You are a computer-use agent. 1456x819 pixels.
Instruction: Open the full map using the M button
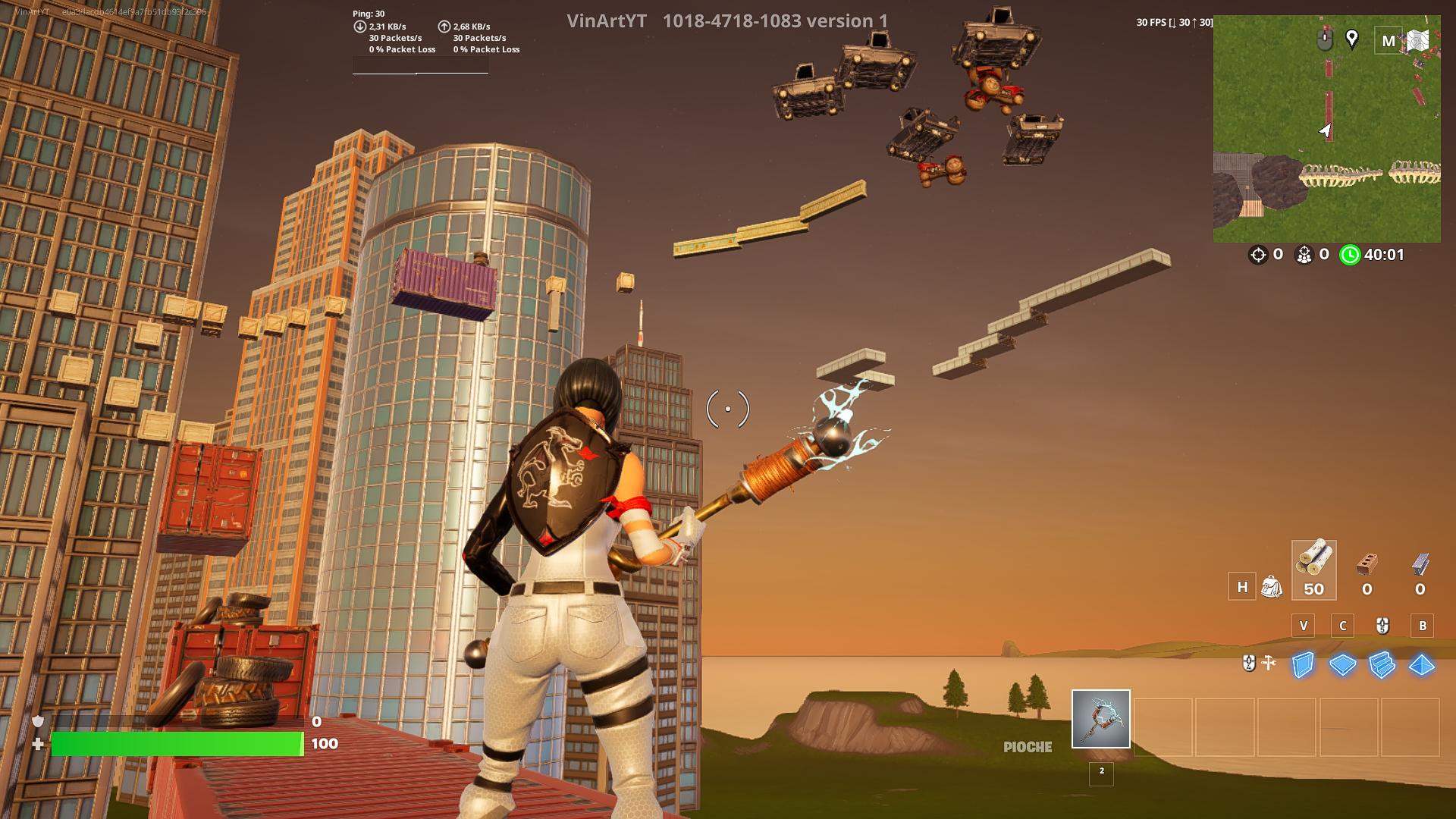1388,40
